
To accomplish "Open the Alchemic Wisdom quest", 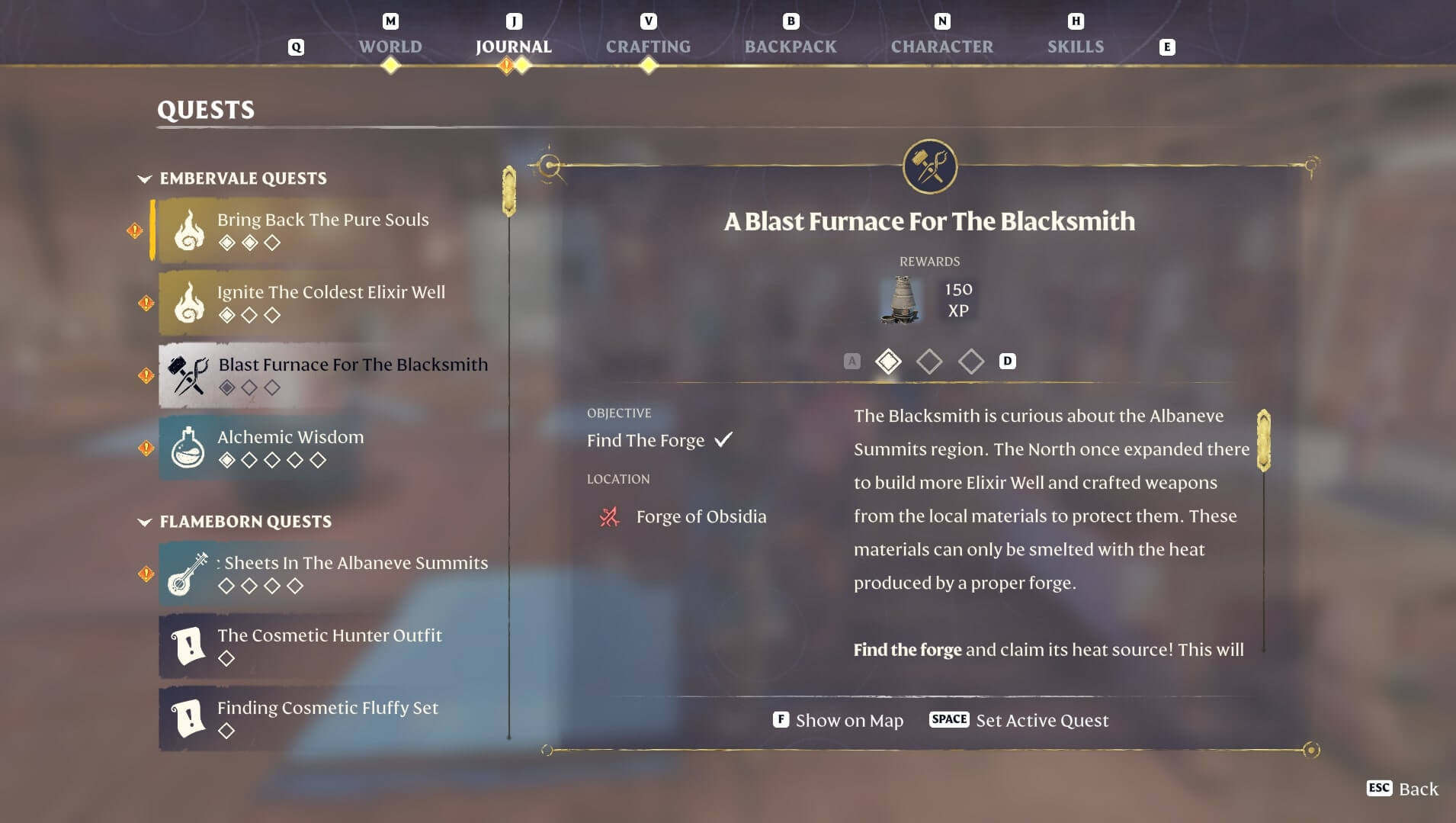I will 290,447.
